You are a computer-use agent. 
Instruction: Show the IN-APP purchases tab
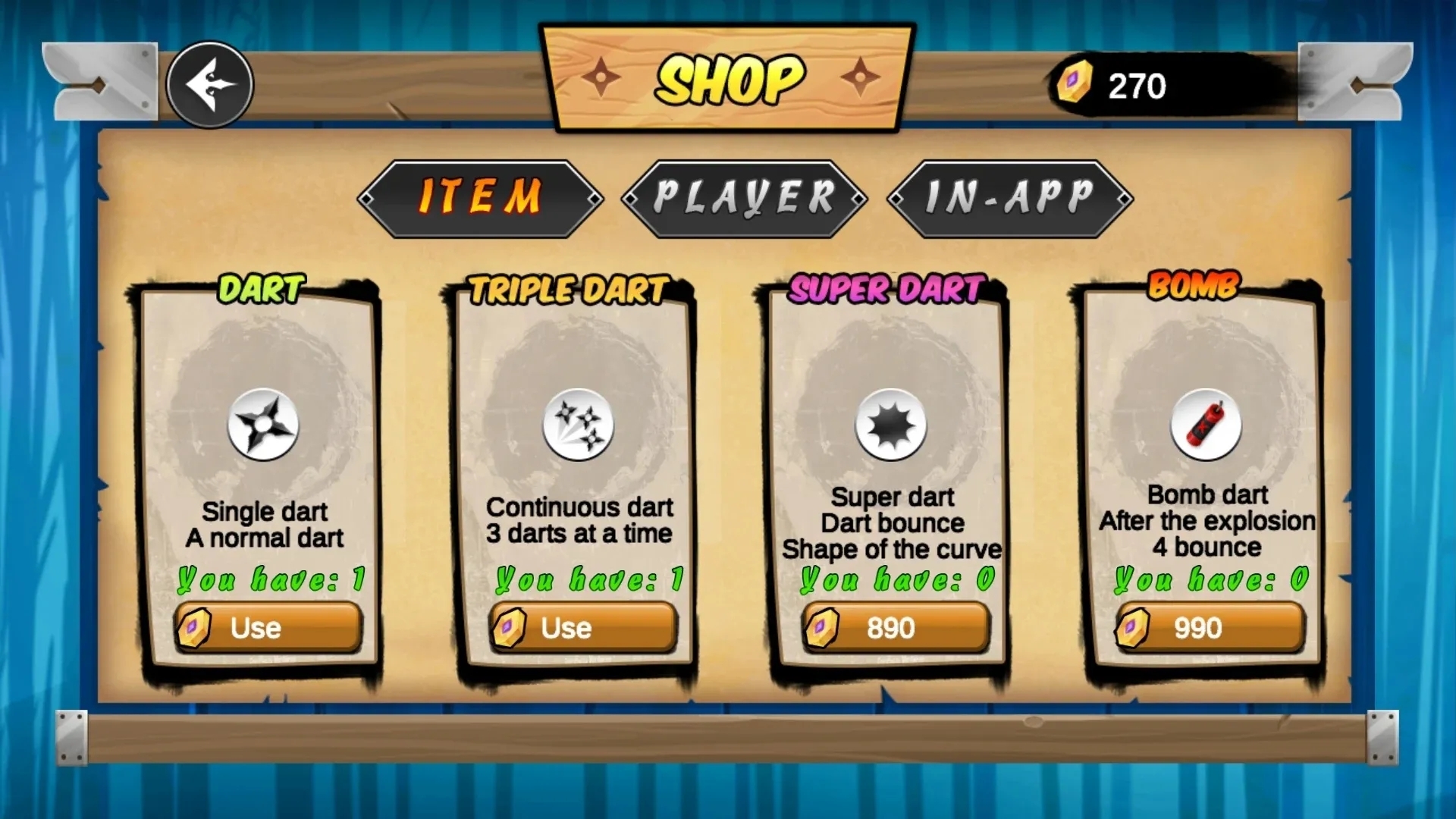click(x=1010, y=199)
